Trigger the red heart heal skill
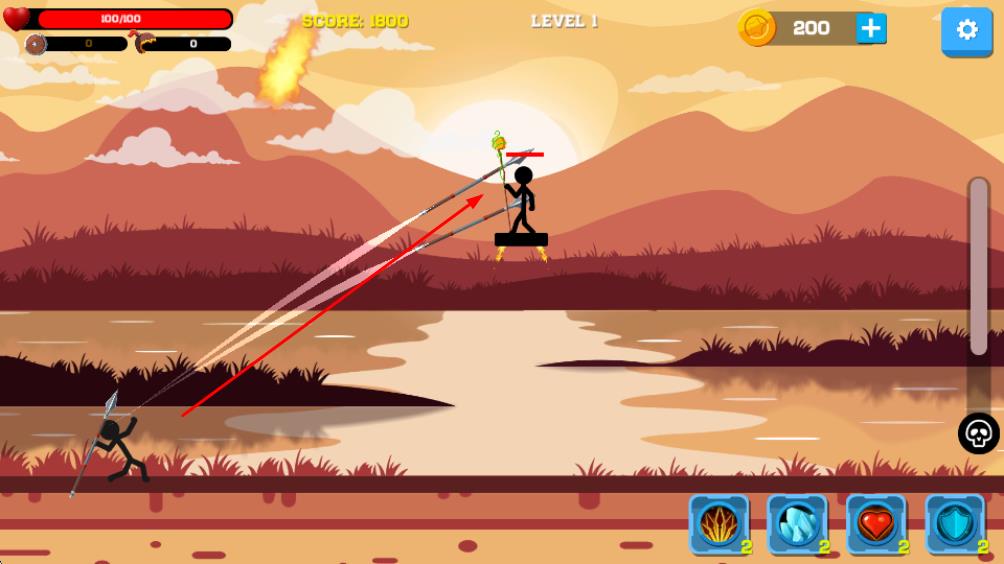 [x=876, y=524]
